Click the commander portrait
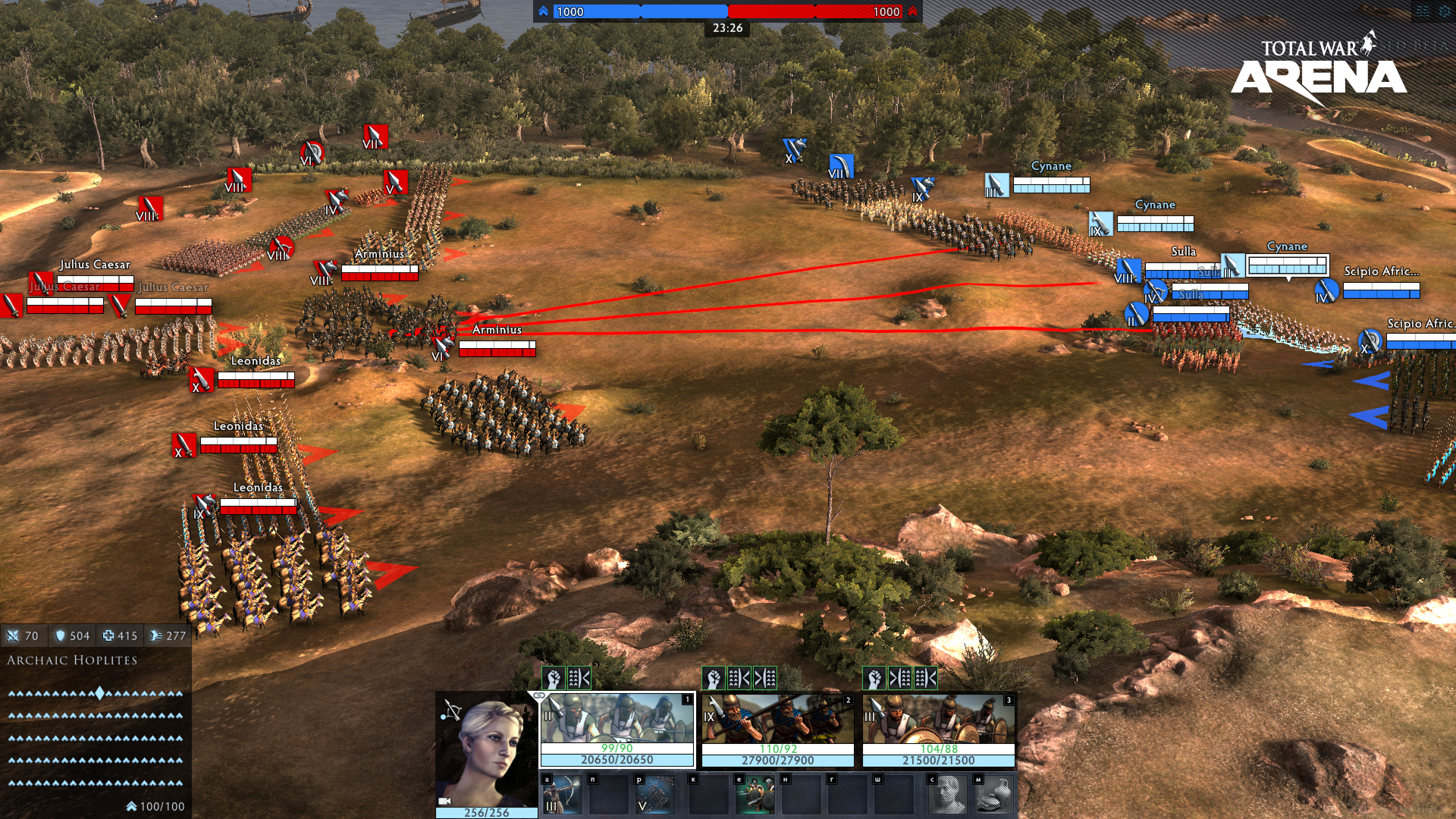Viewport: 1456px width, 819px height. click(487, 751)
